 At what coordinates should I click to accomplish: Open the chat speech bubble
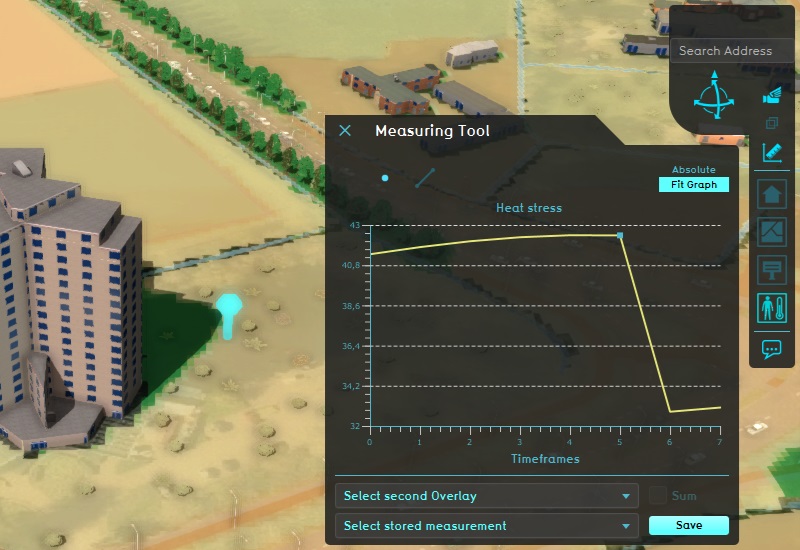(x=771, y=349)
